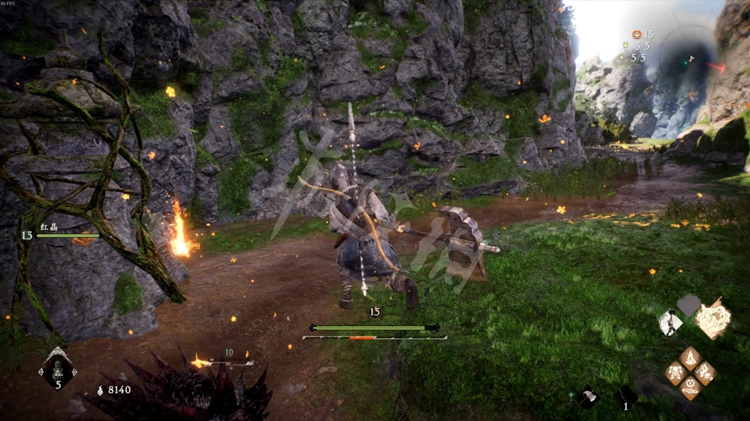Image resolution: width=750 pixels, height=421 pixels.
Task: Select the left diamond skill icon
Action: click(x=676, y=372)
